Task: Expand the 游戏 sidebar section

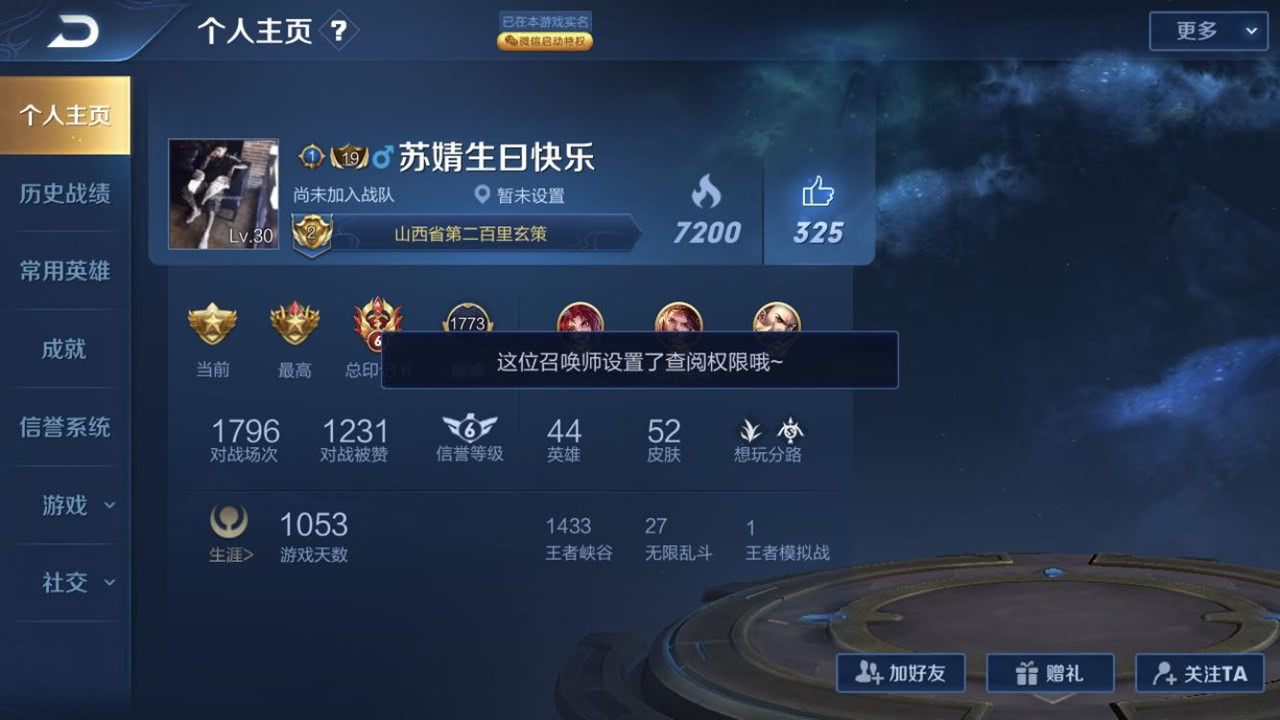Action: (x=66, y=506)
